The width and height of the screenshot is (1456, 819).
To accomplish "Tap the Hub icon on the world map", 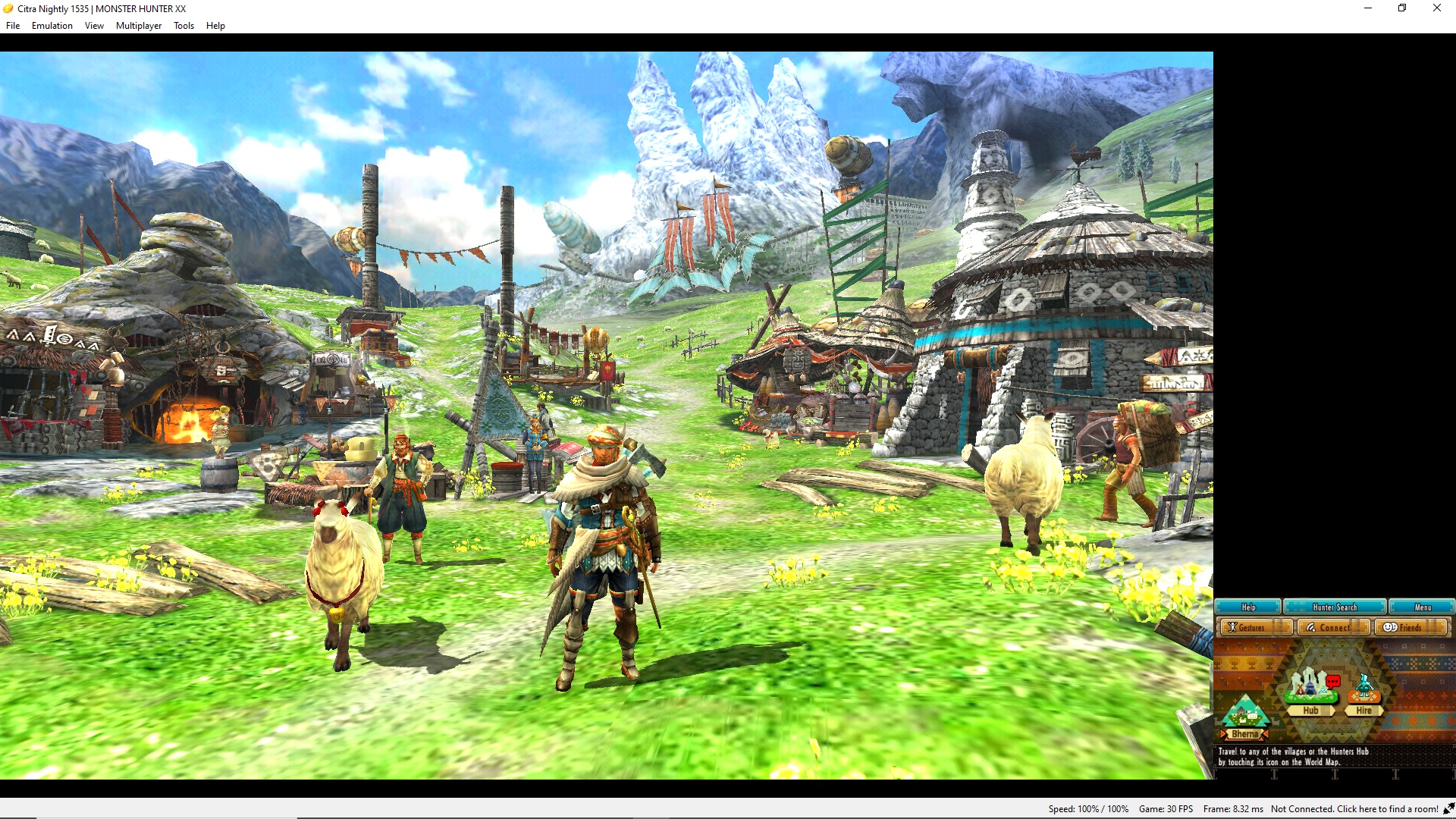I will tap(1310, 694).
